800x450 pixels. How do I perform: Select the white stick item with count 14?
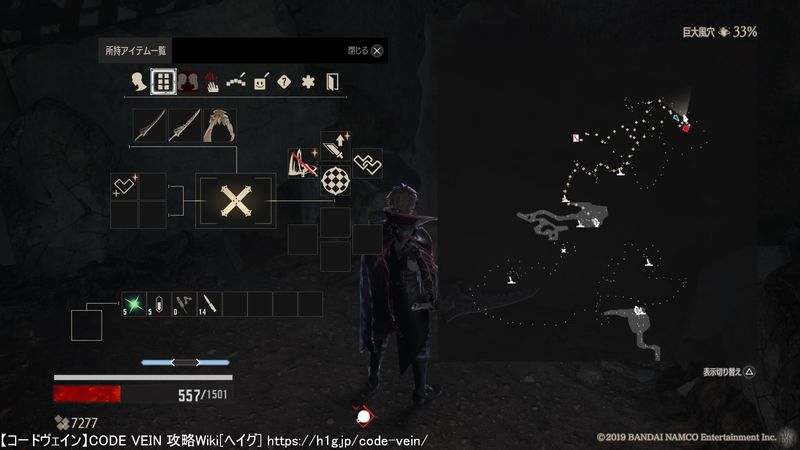tap(210, 304)
